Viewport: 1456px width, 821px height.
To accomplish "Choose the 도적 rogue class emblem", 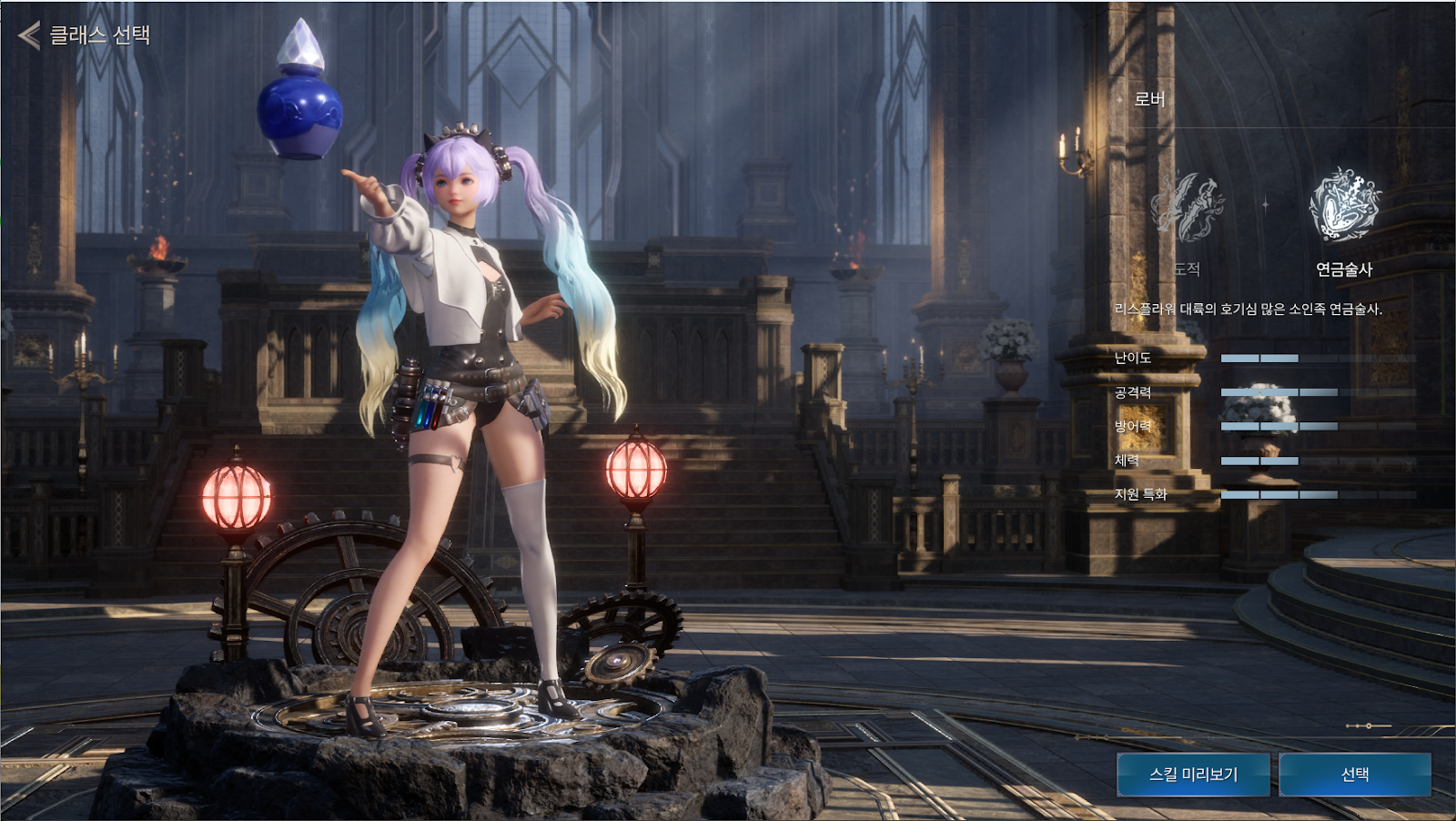I will click(1187, 208).
